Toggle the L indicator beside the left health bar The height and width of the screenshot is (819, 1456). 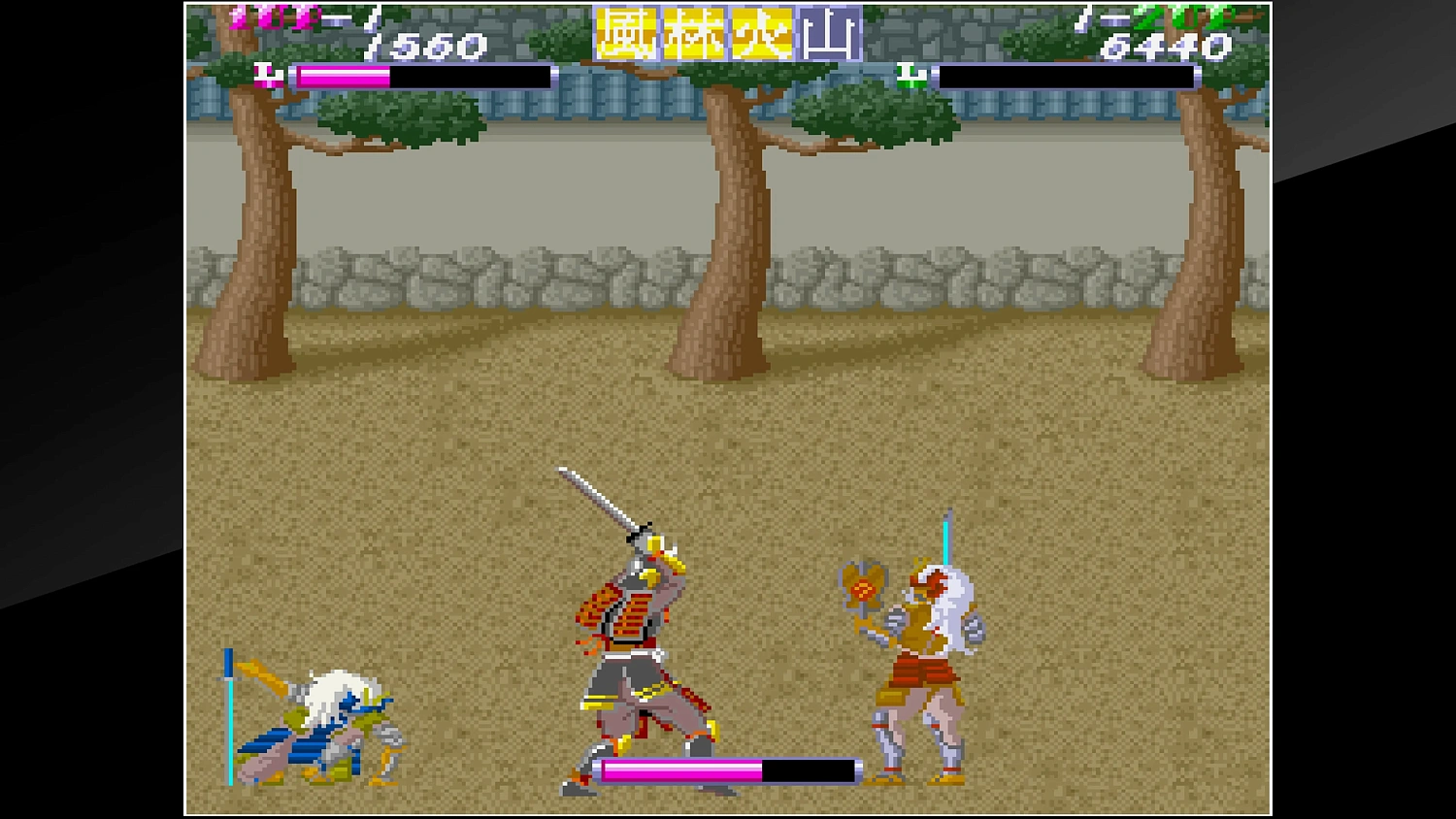[264, 72]
